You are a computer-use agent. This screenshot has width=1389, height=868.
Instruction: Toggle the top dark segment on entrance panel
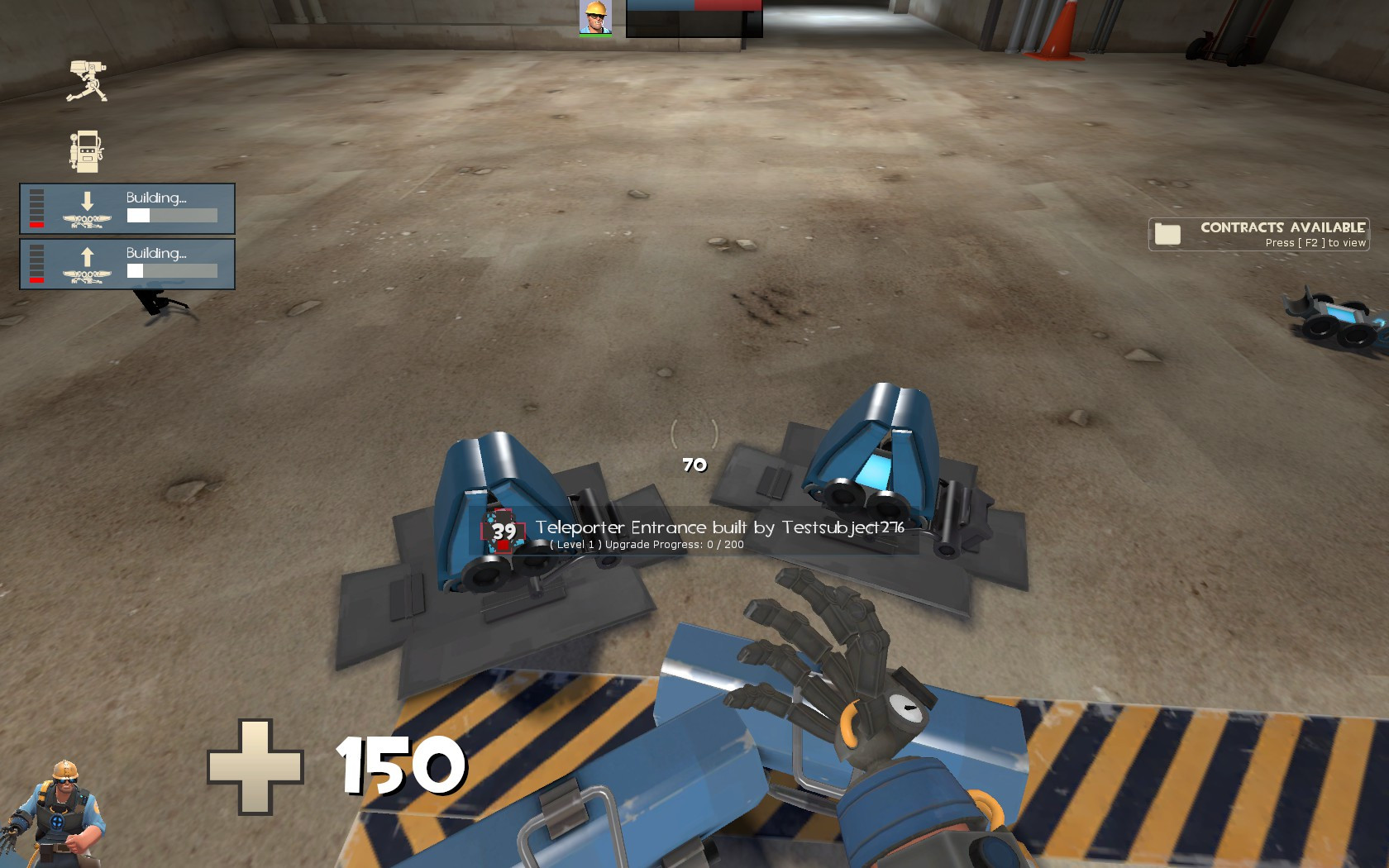point(36,190)
